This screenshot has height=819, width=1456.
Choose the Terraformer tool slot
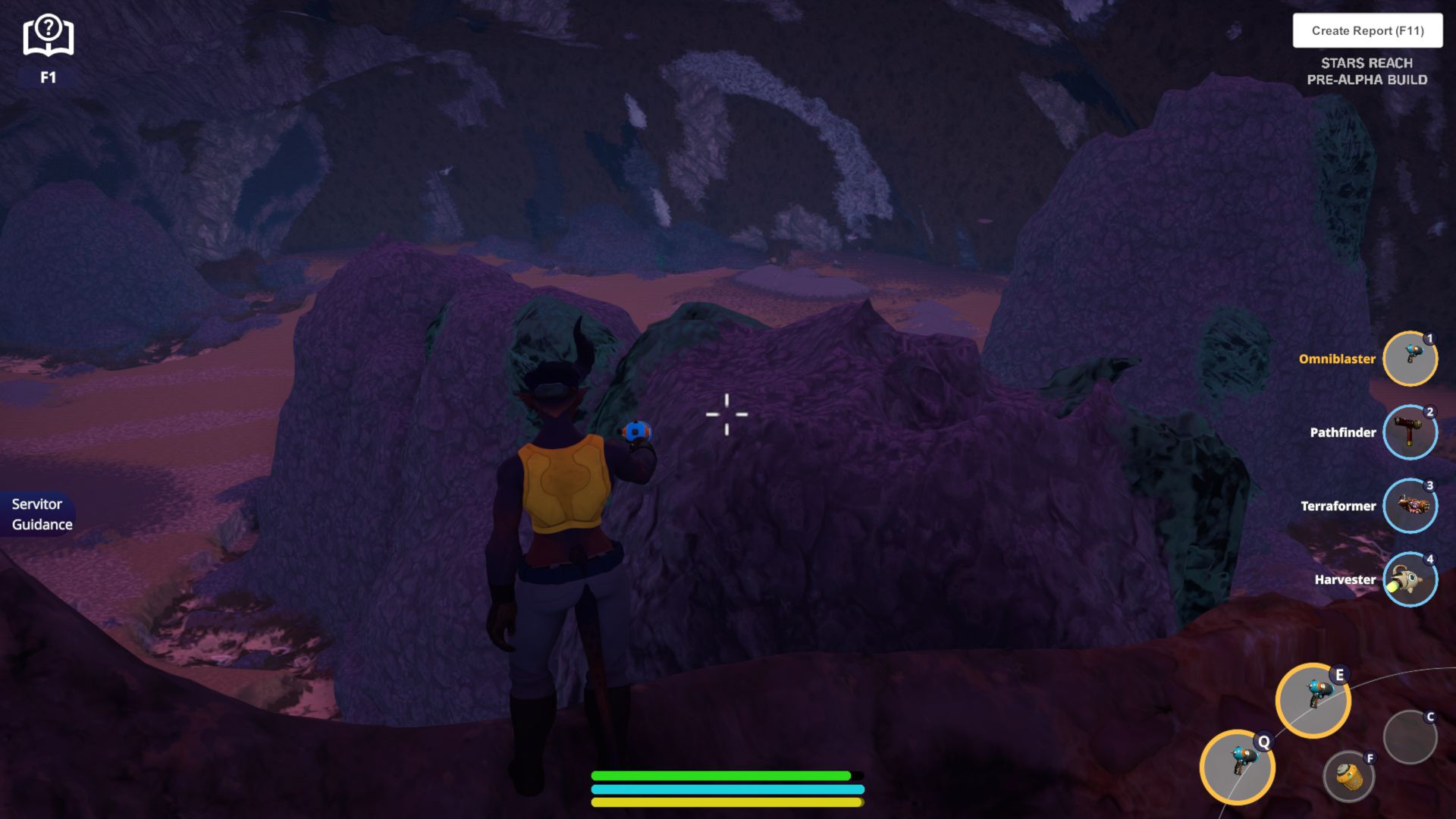coord(1410,506)
